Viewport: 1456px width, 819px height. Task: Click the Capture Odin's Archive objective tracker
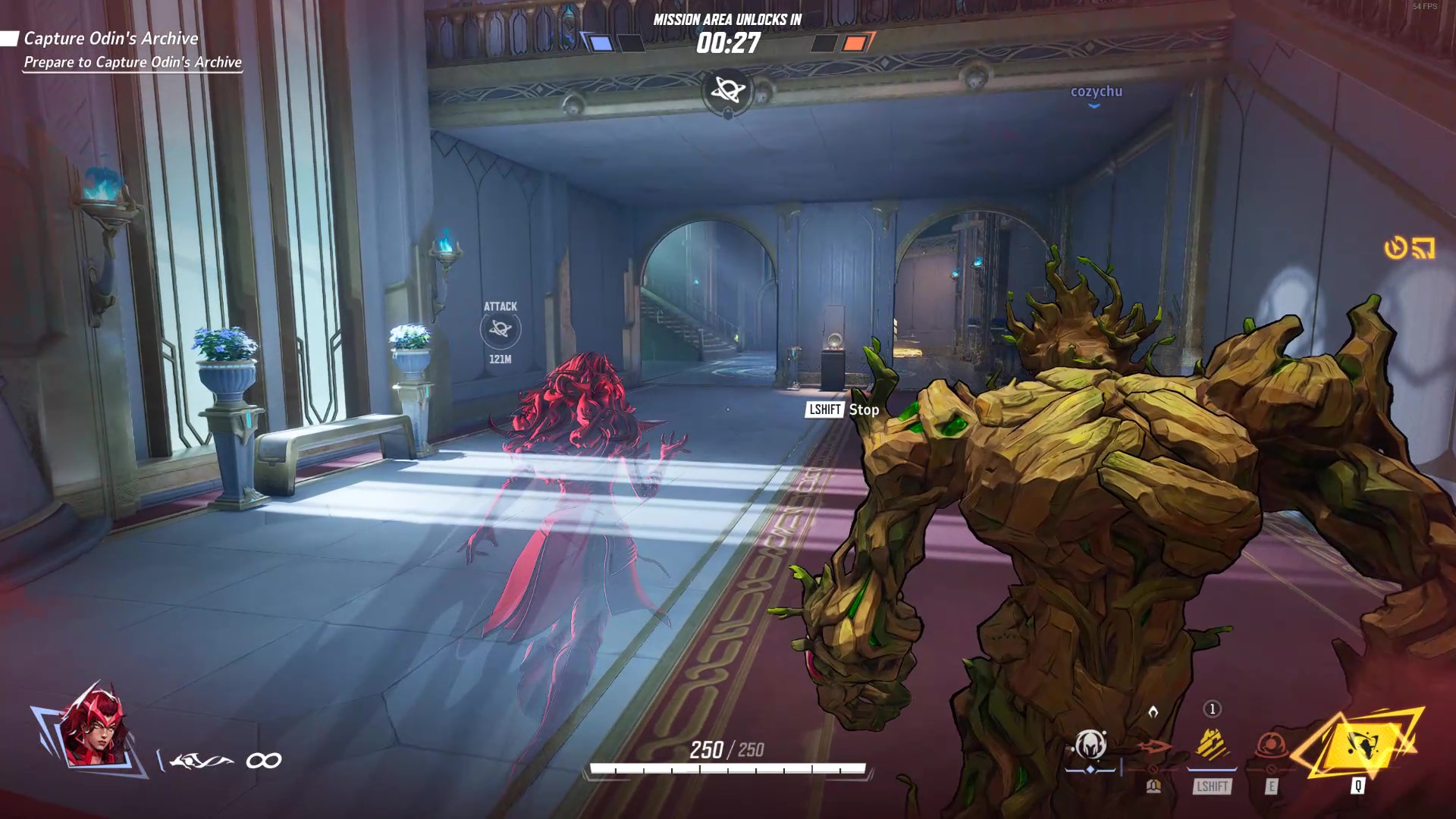111,39
